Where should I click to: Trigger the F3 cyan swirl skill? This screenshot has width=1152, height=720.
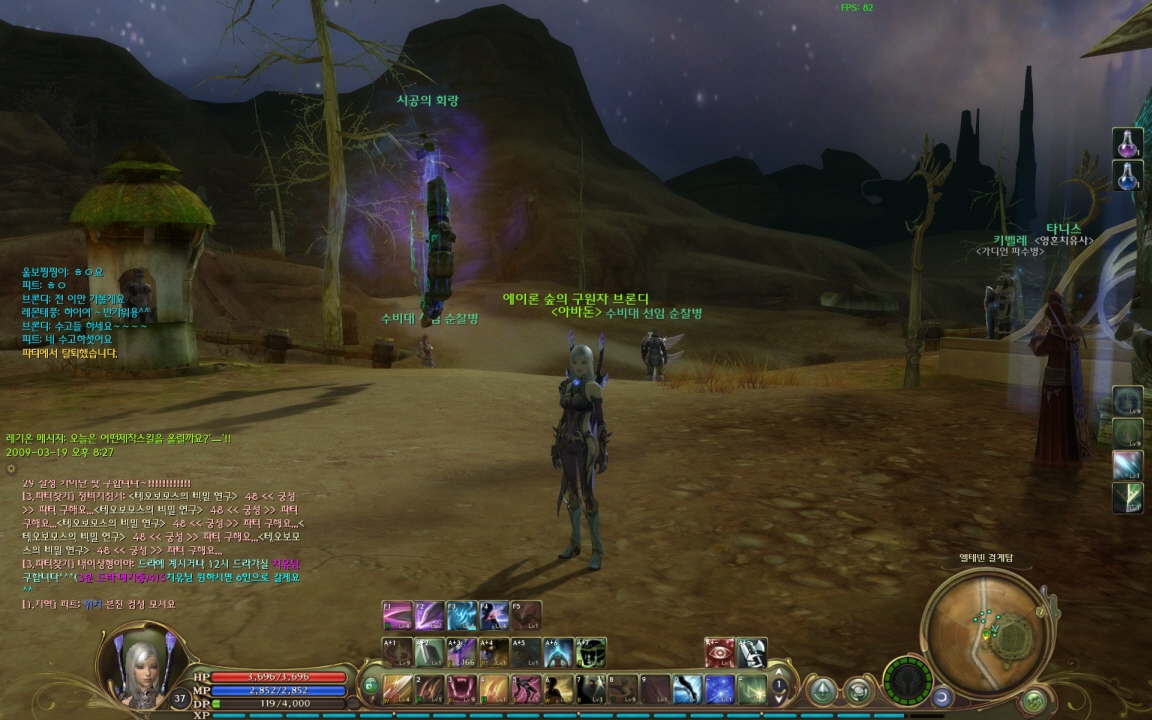click(x=461, y=614)
